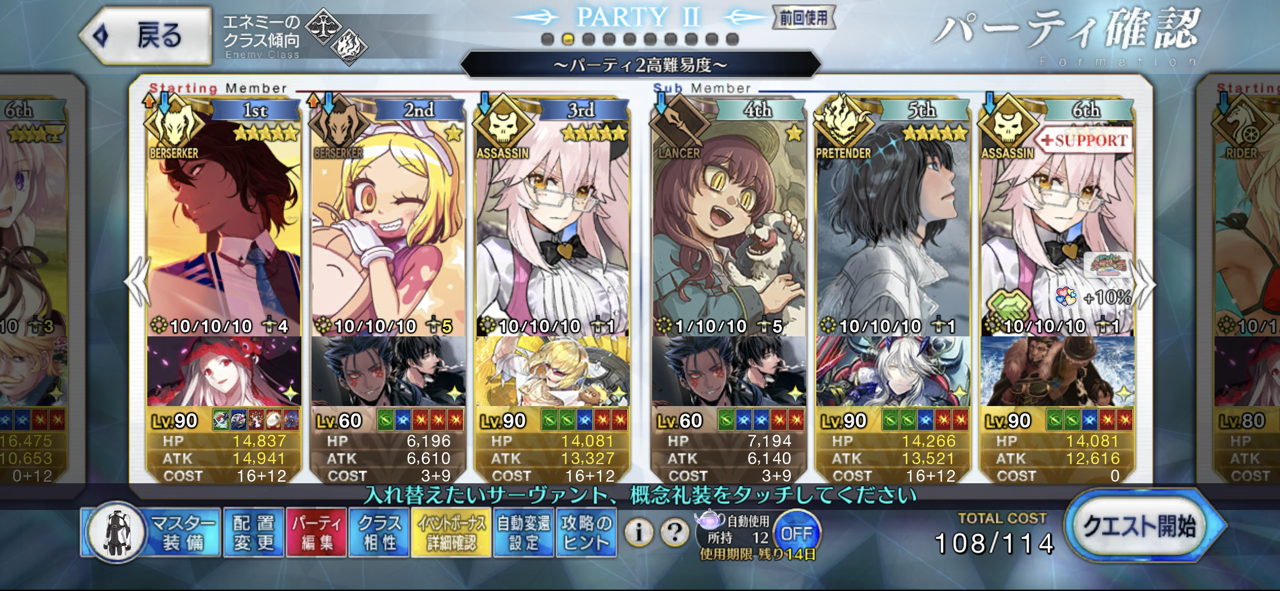Click the round info 'i' button
Screen dimensions: 1280x591
[639, 533]
